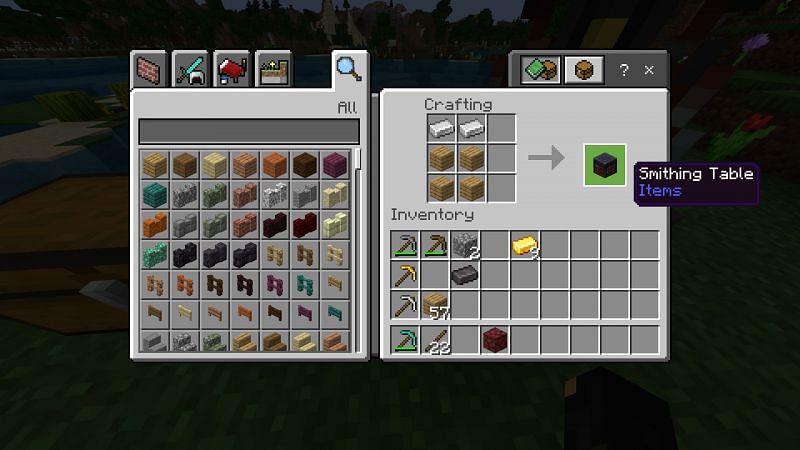Open the question mark help button
Image resolution: width=800 pixels, height=450 pixels.
pos(624,70)
